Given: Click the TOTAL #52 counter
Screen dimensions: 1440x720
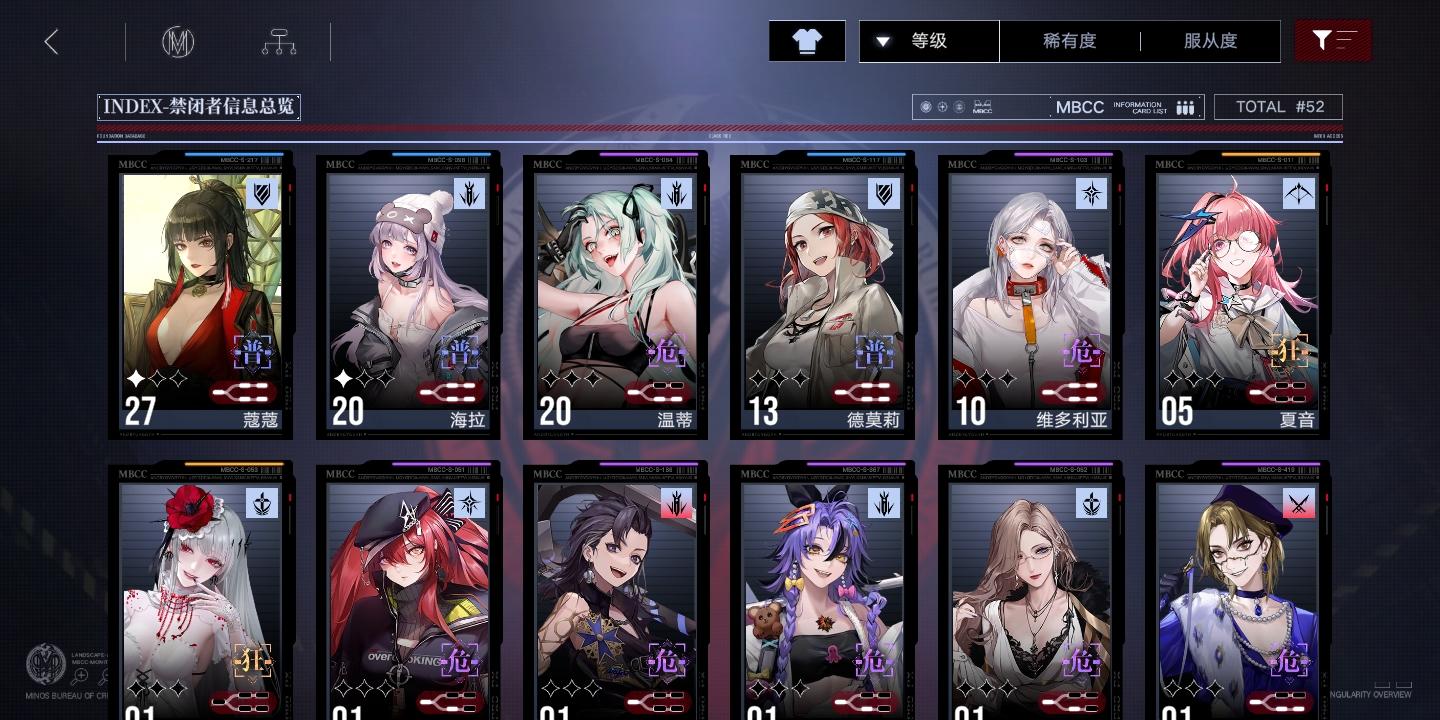Looking at the screenshot, I should point(1279,107).
